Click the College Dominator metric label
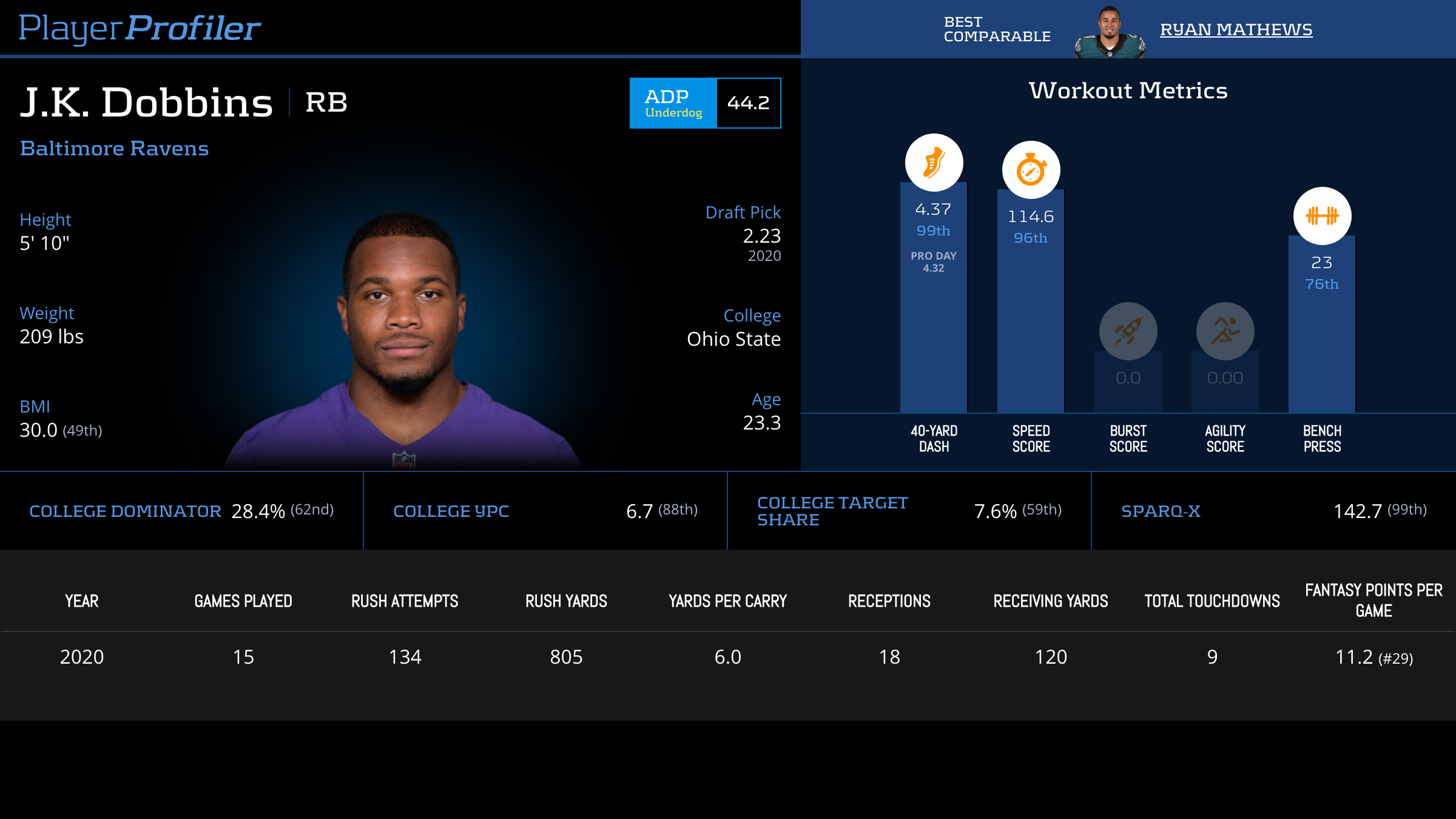This screenshot has width=1456, height=819. point(125,511)
